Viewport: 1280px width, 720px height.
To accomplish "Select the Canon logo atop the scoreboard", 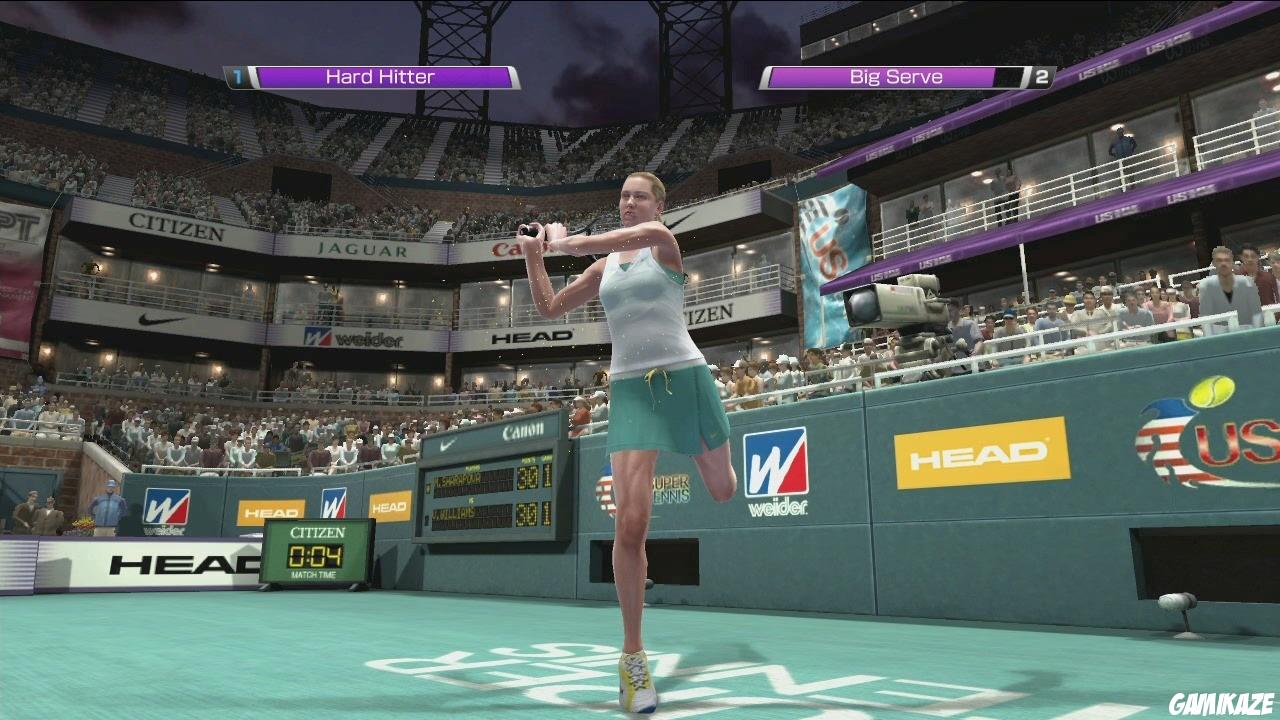I will pos(523,430).
